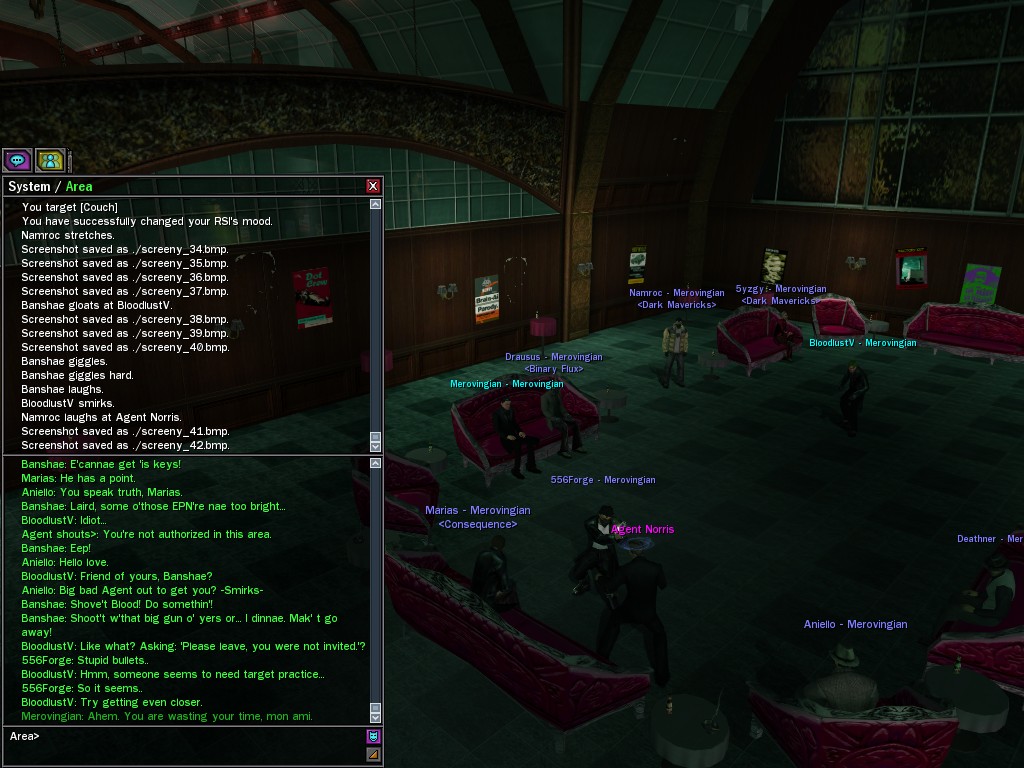Click the area chat scroll-up arrow
This screenshot has height=768, width=1024.
click(376, 463)
